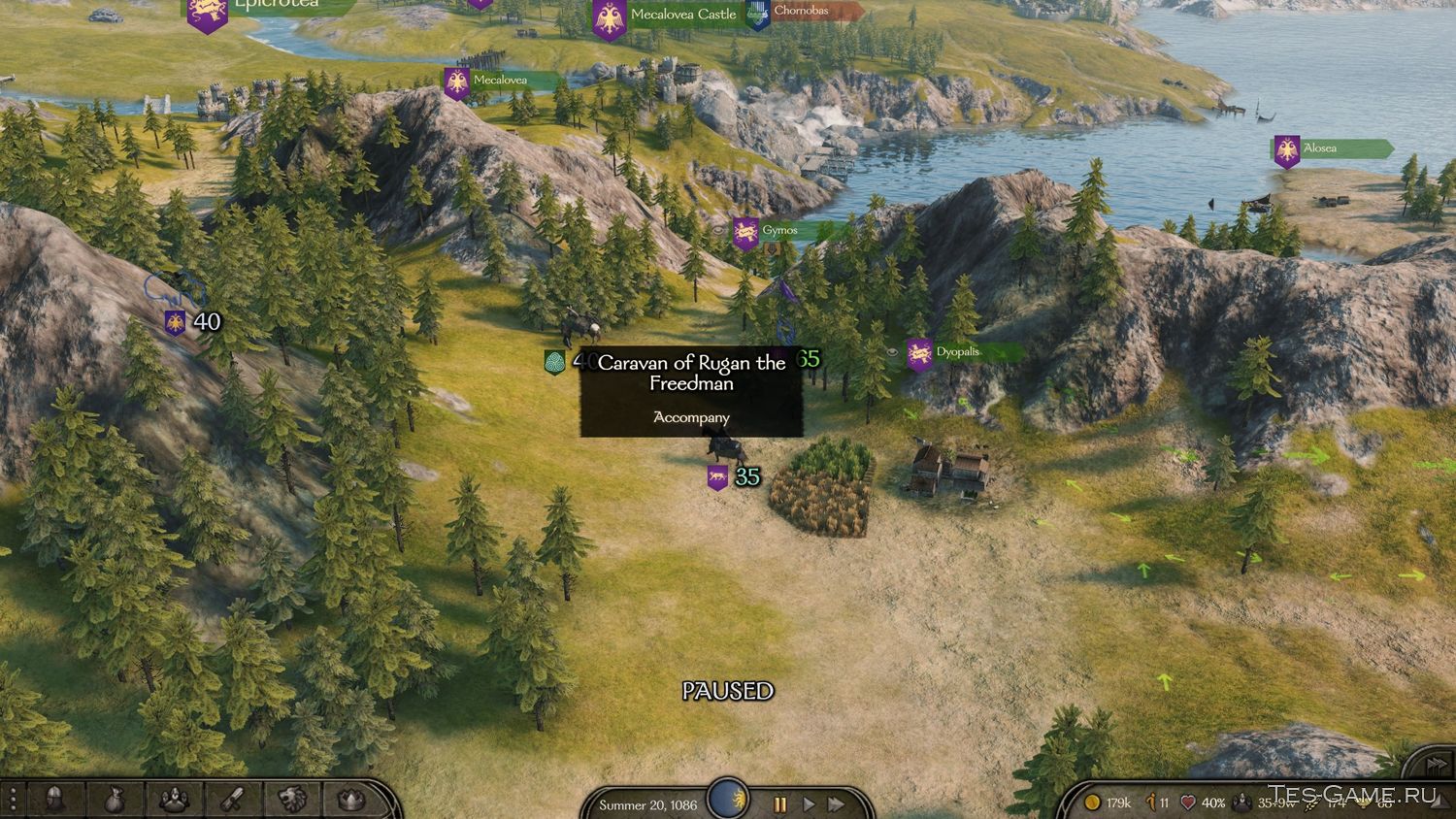The width and height of the screenshot is (1456, 819).
Task: Select the Mecalovea Castle nameplate
Action: pos(682,15)
